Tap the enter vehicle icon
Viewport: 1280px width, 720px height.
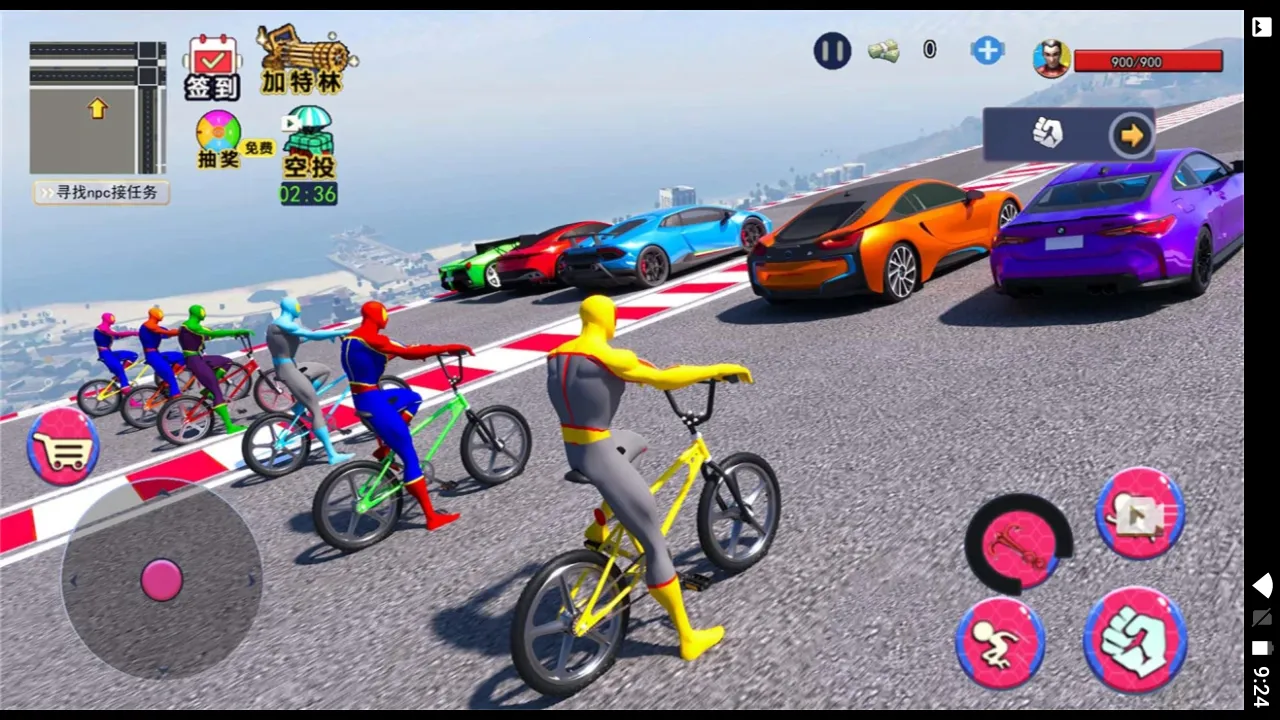[x=1140, y=513]
